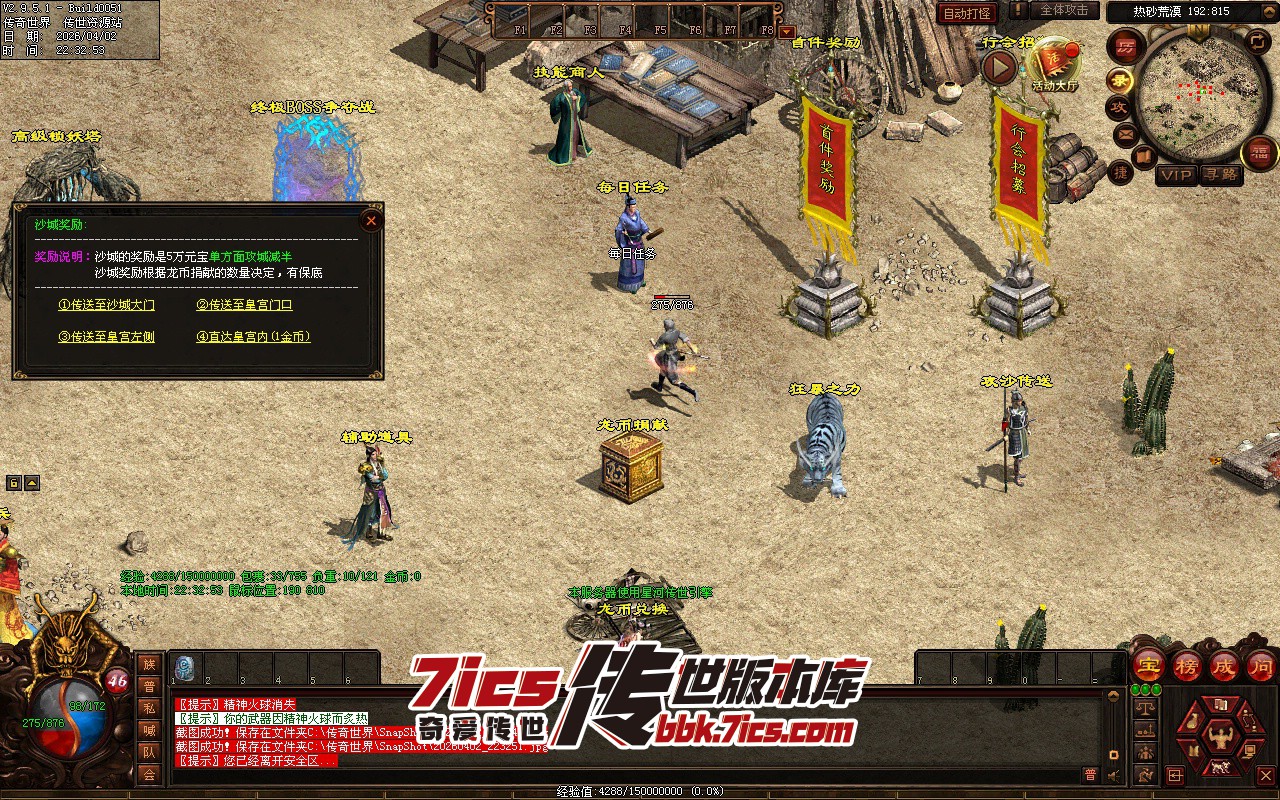The height and width of the screenshot is (800, 1280).
Task: Pick ④直达皇宫内 (1金币) option
Action: point(253,337)
